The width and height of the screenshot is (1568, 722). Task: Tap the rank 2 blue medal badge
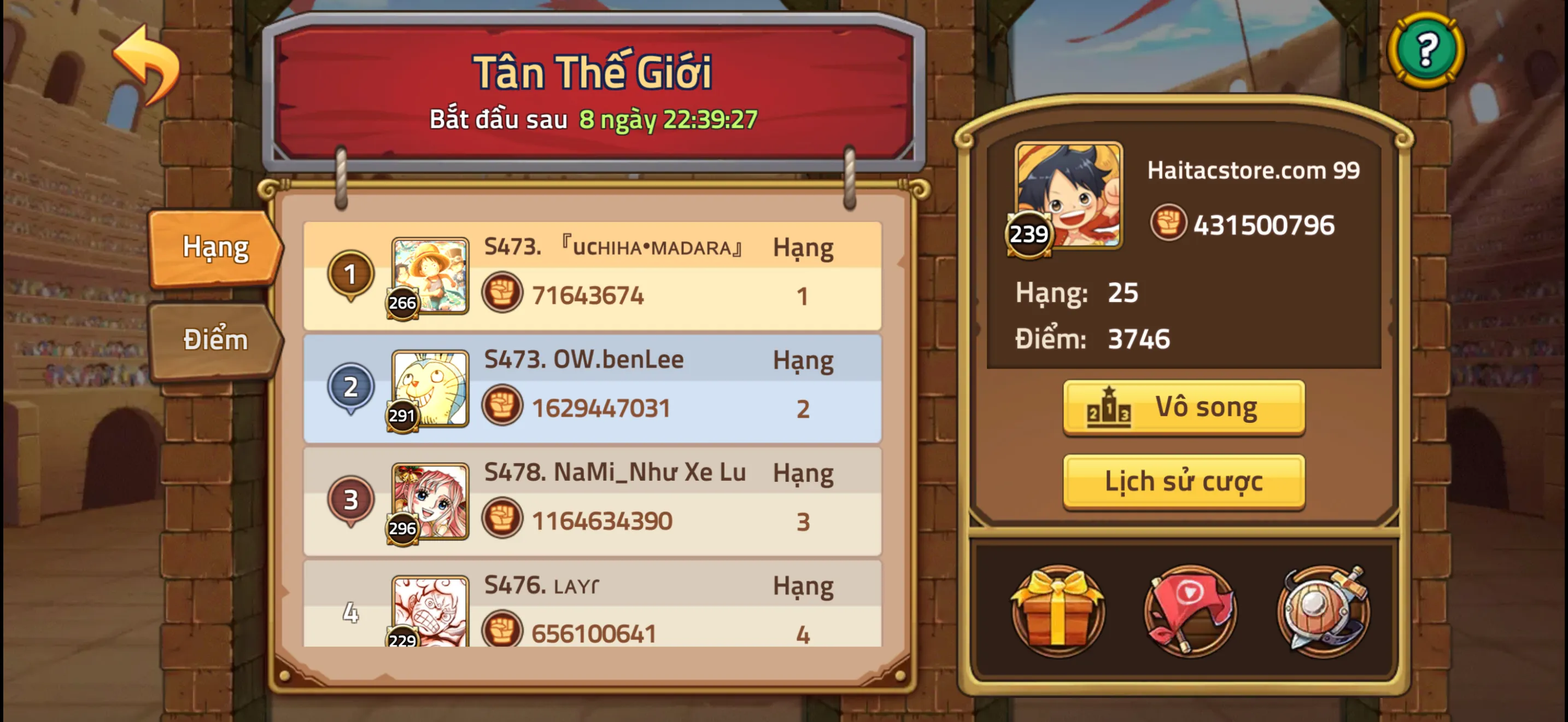351,388
